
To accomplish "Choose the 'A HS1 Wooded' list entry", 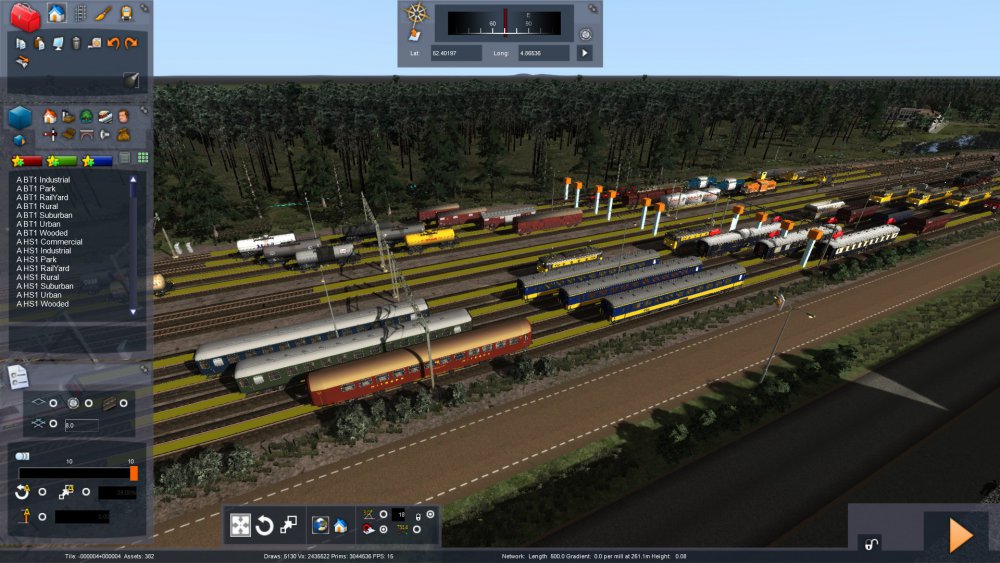I will tap(43, 304).
